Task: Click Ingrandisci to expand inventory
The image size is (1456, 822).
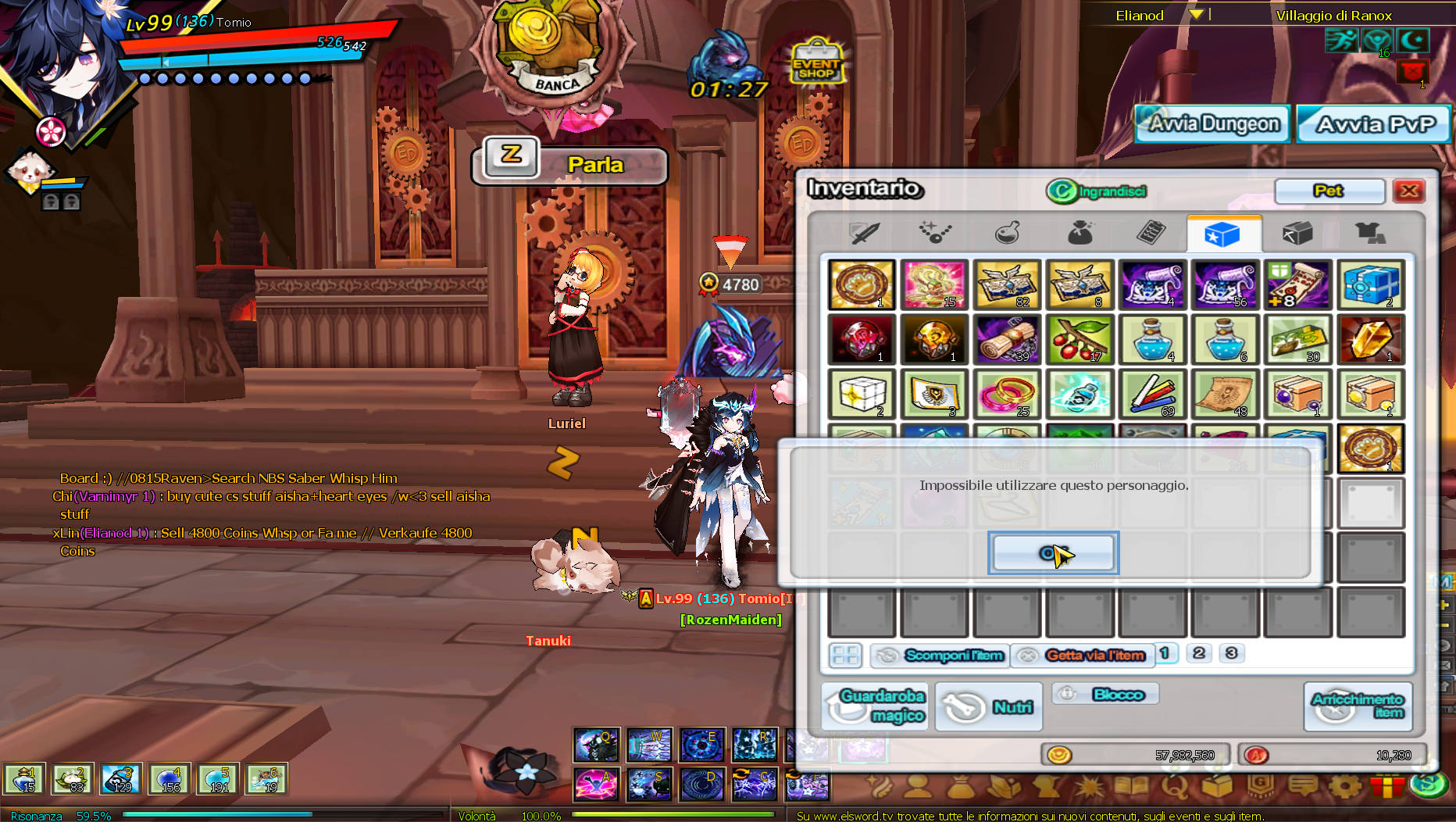Action: 1097,191
